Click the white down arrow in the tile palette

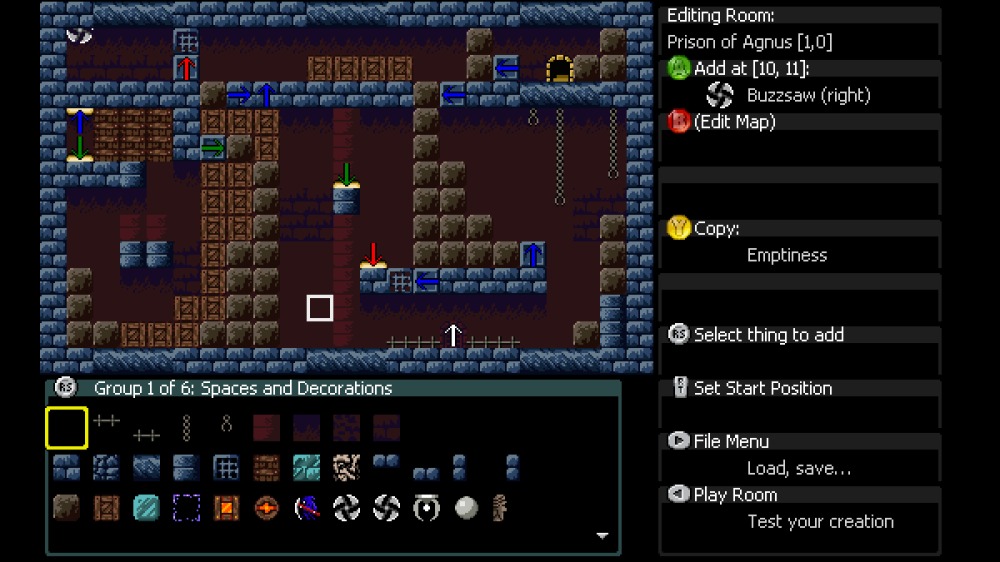pyautogui.click(x=602, y=536)
